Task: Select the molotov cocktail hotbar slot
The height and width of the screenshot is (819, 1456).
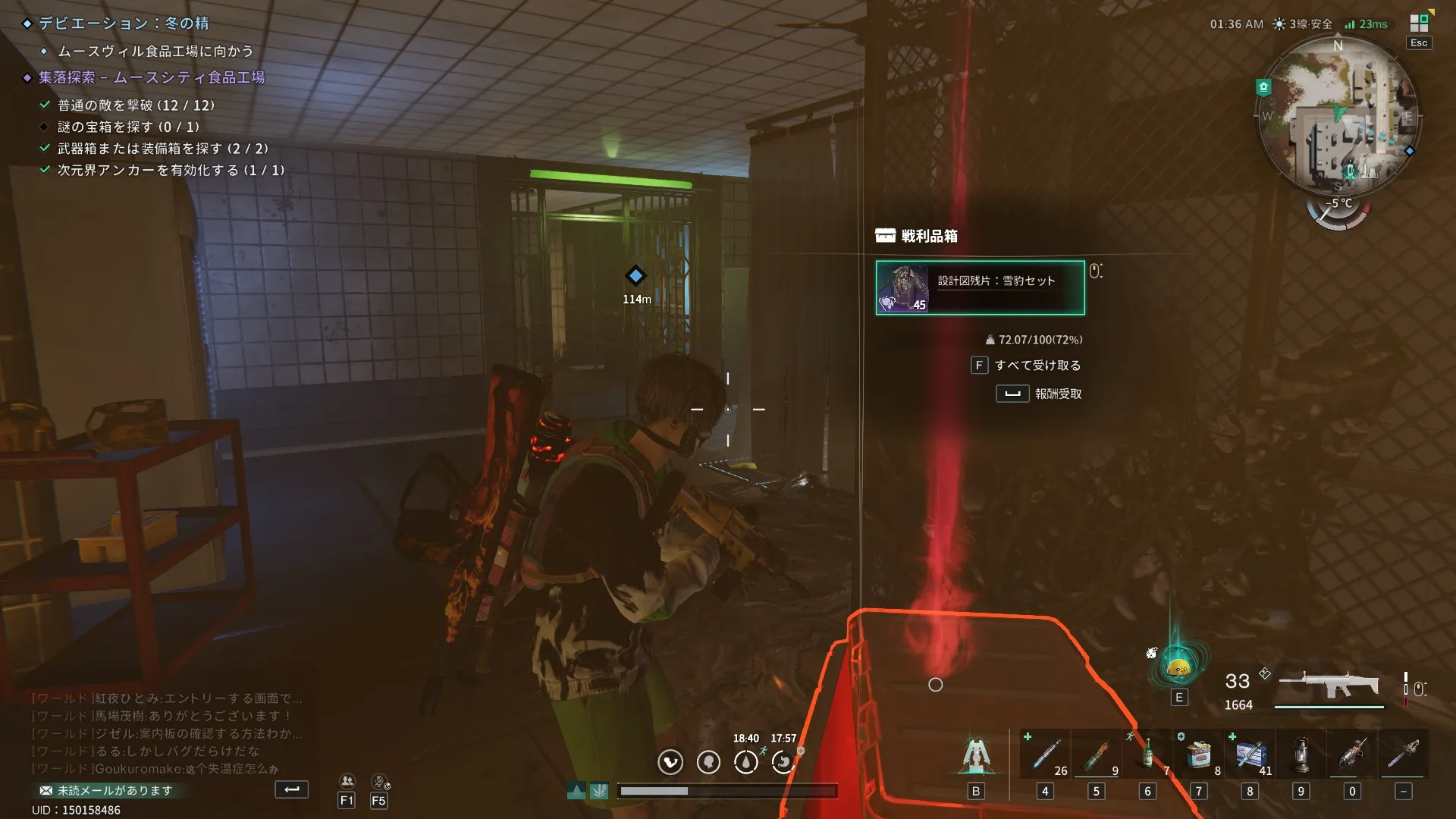Action: (x=1096, y=755)
